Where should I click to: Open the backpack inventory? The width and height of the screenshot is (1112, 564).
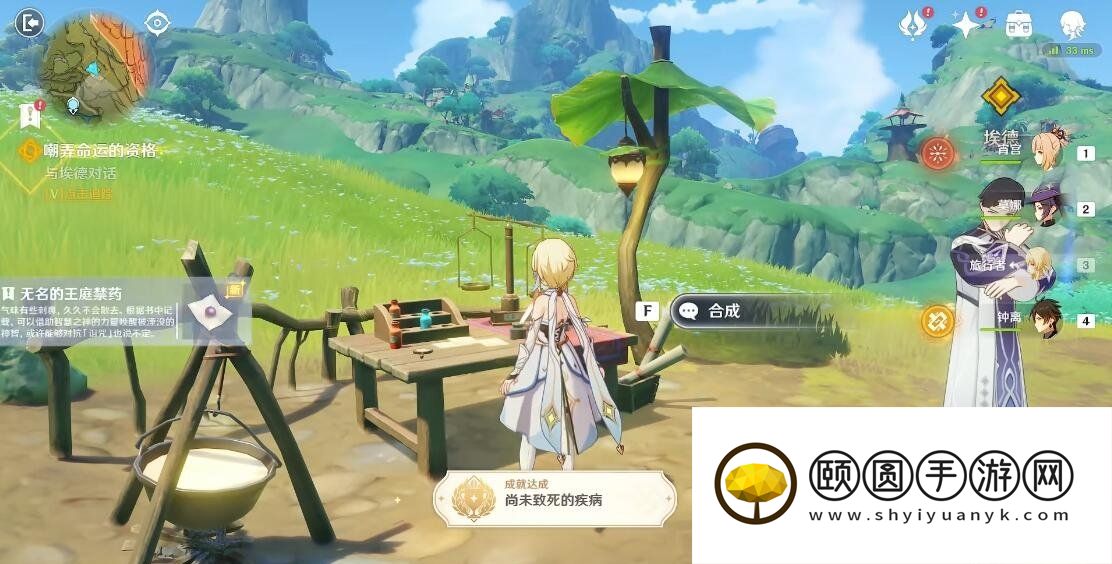coord(1019,25)
